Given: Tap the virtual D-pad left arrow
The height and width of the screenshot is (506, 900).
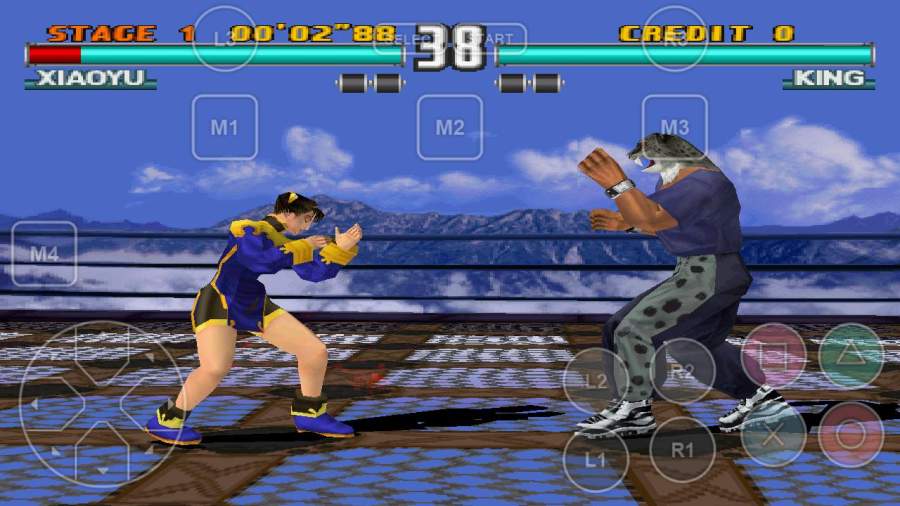Looking at the screenshot, I should click(48, 404).
